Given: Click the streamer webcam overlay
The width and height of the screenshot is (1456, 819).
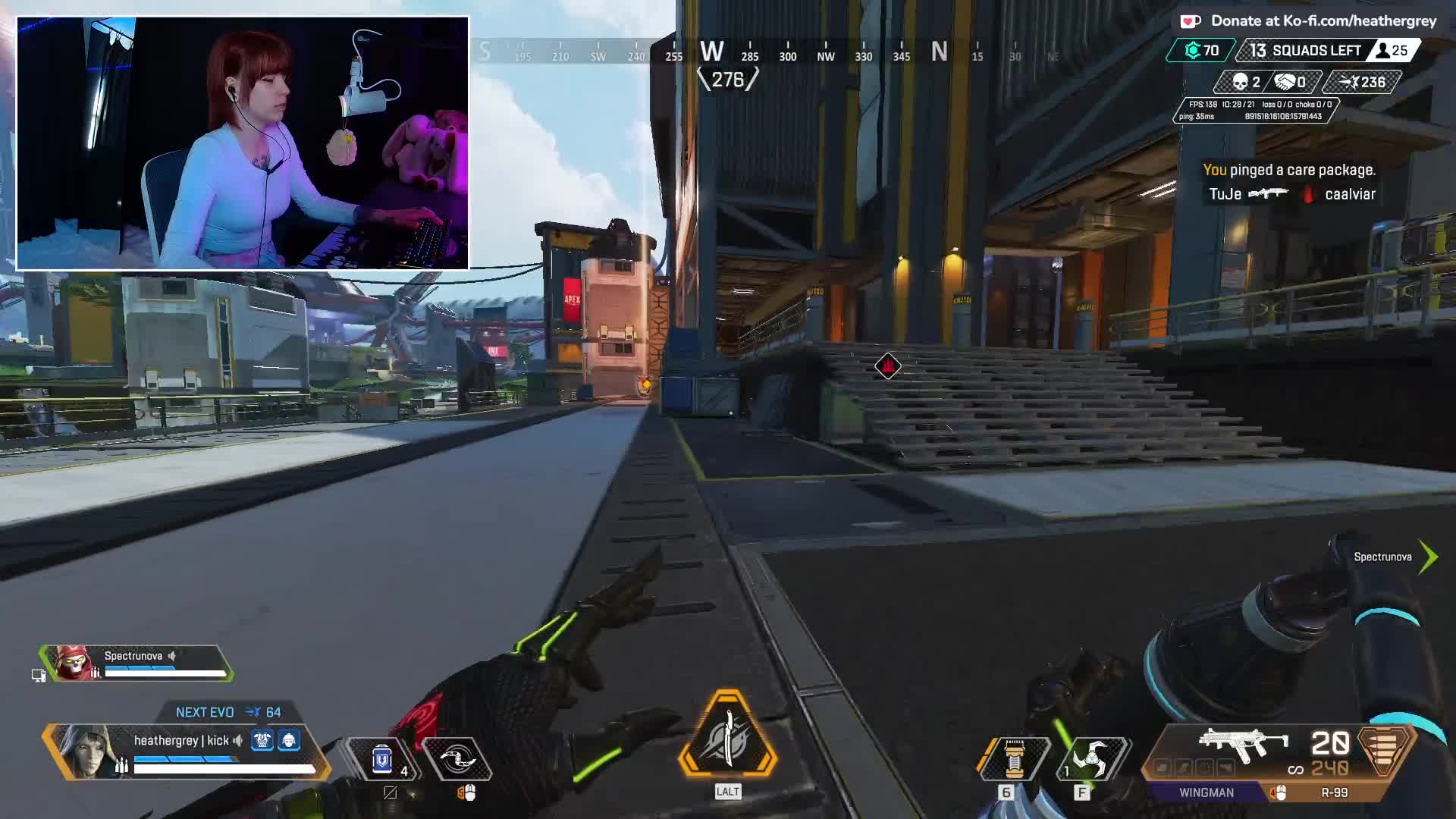Looking at the screenshot, I should coord(243,143).
